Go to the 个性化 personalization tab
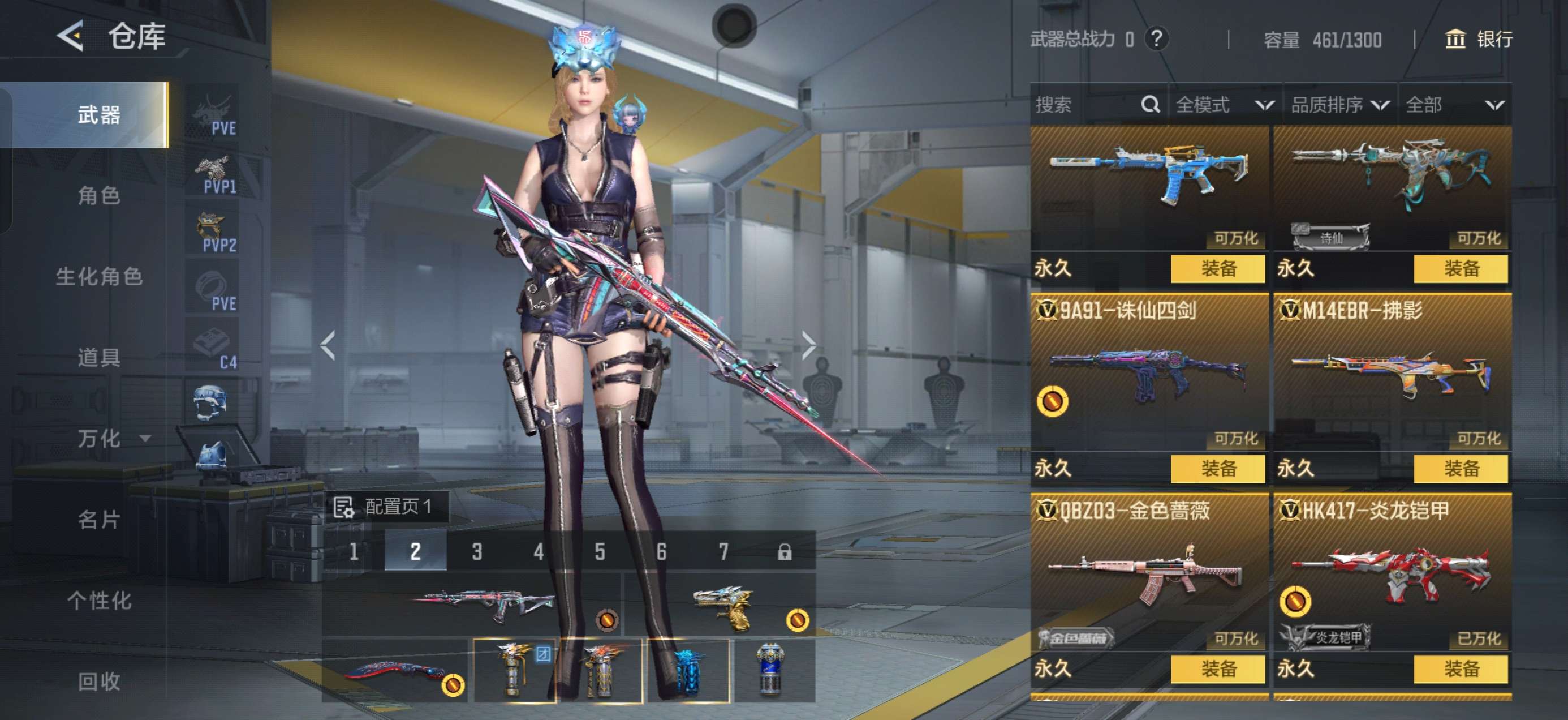1568x720 pixels. click(98, 601)
